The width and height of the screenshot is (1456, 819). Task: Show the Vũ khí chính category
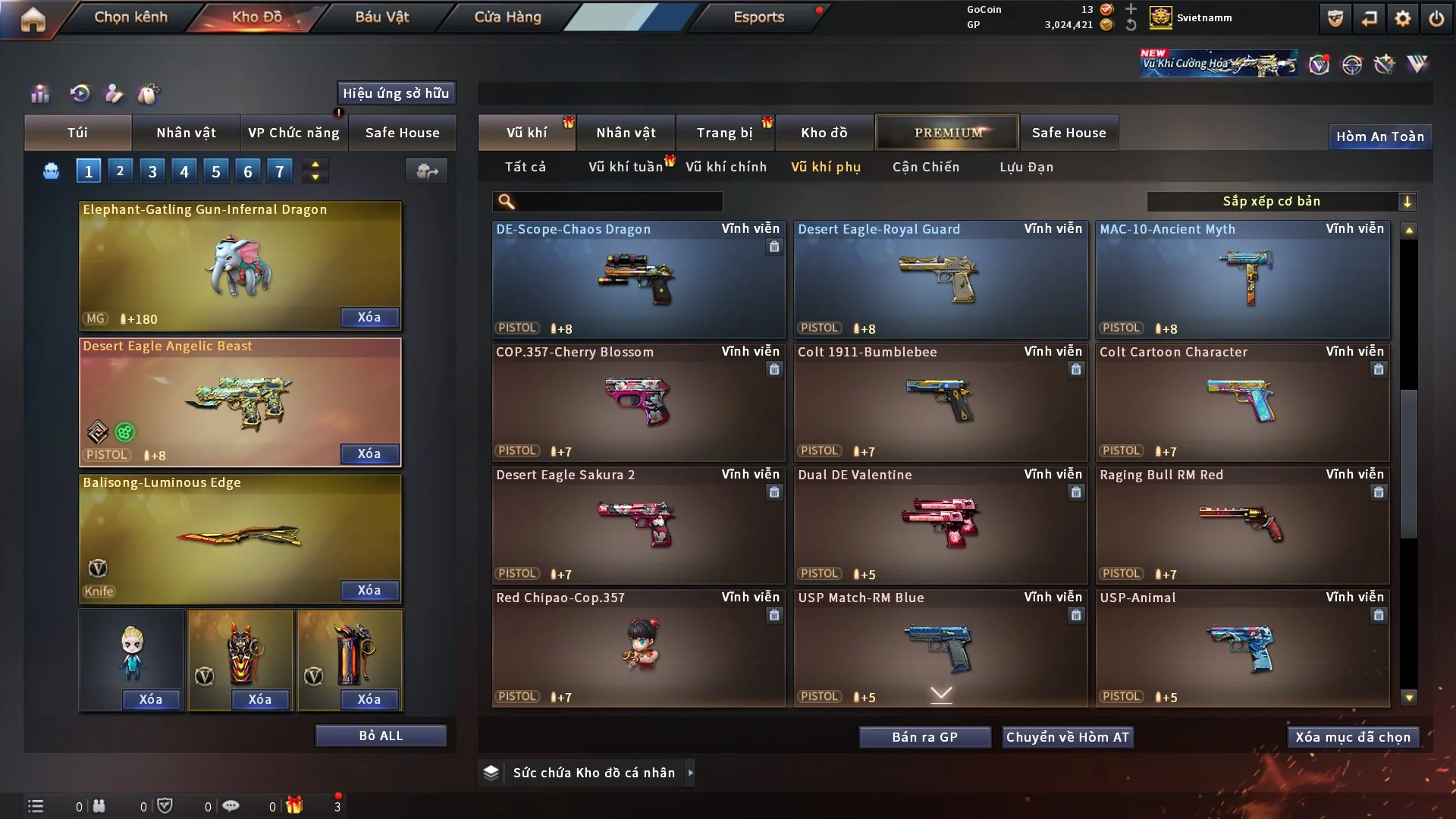pyautogui.click(x=726, y=167)
